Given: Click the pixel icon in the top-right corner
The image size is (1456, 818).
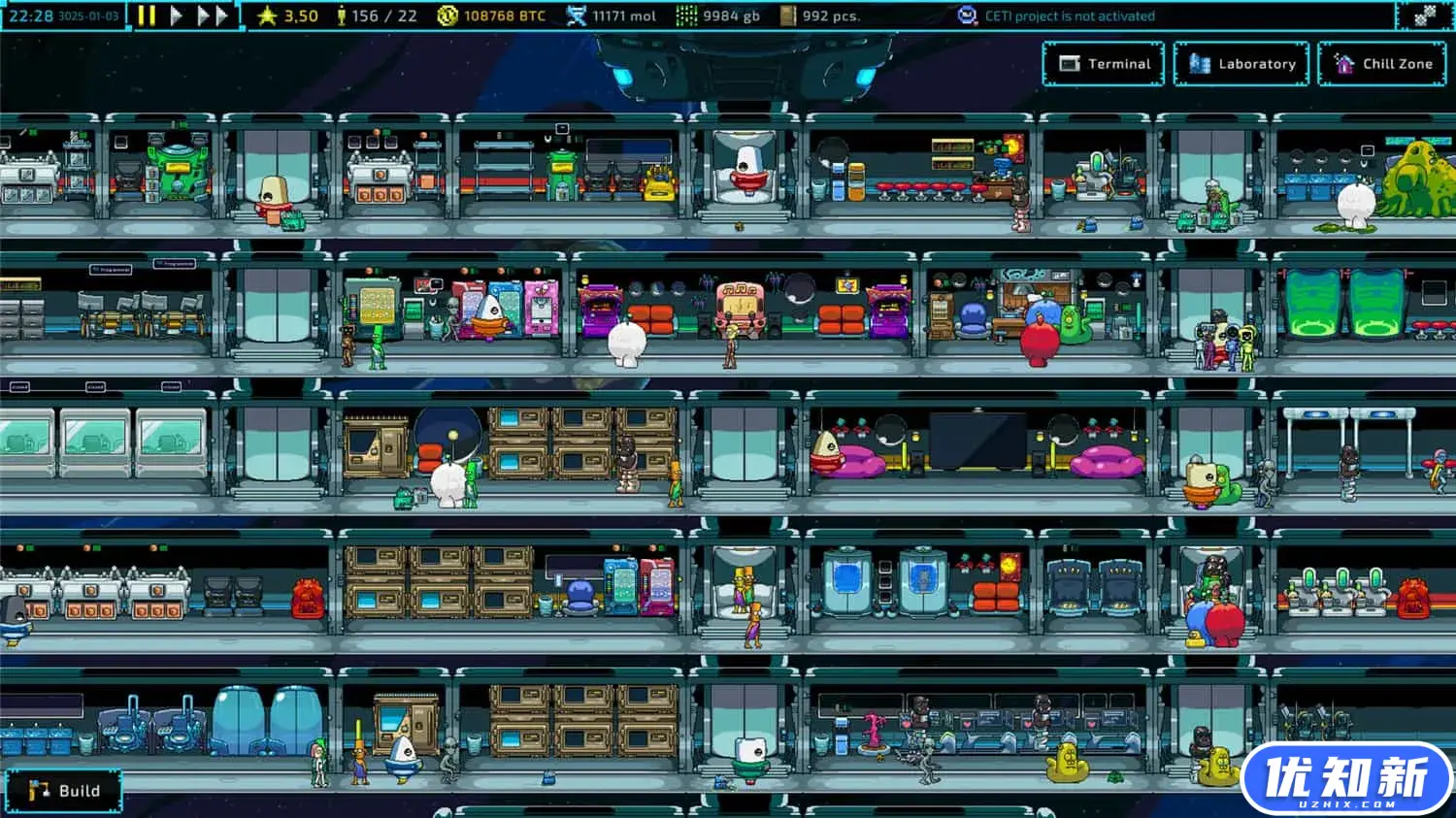Looking at the screenshot, I should 1424,16.
